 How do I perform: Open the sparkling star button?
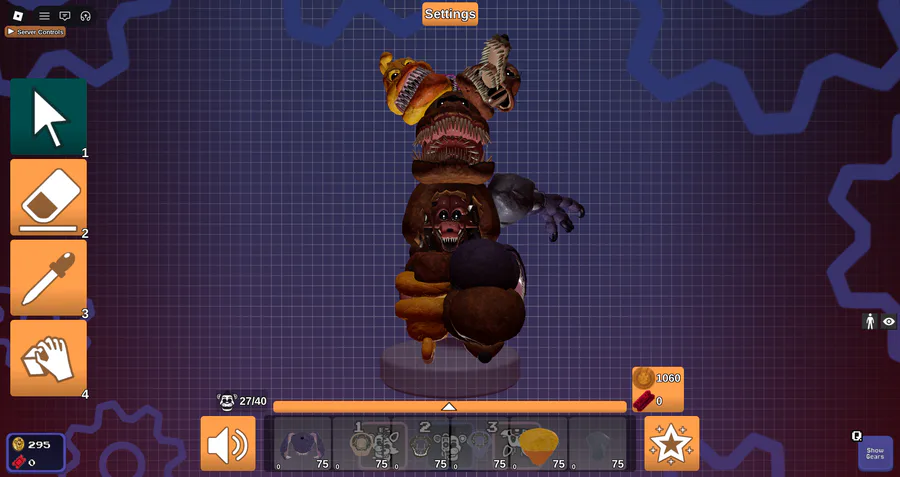672,443
